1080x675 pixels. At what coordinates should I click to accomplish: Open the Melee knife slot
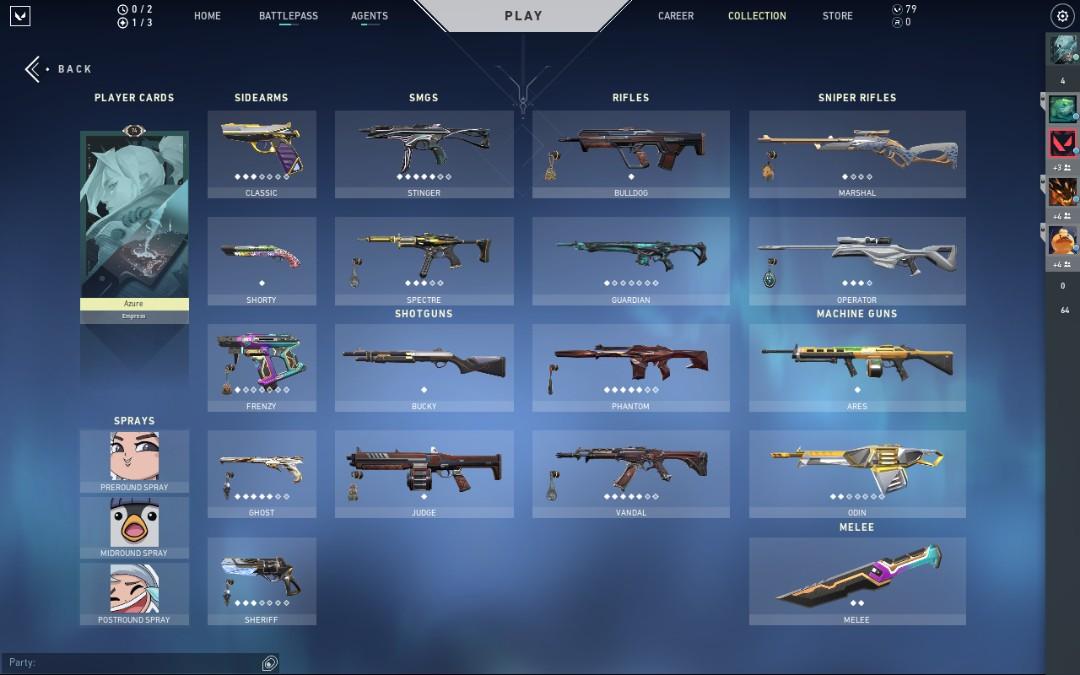coord(857,580)
